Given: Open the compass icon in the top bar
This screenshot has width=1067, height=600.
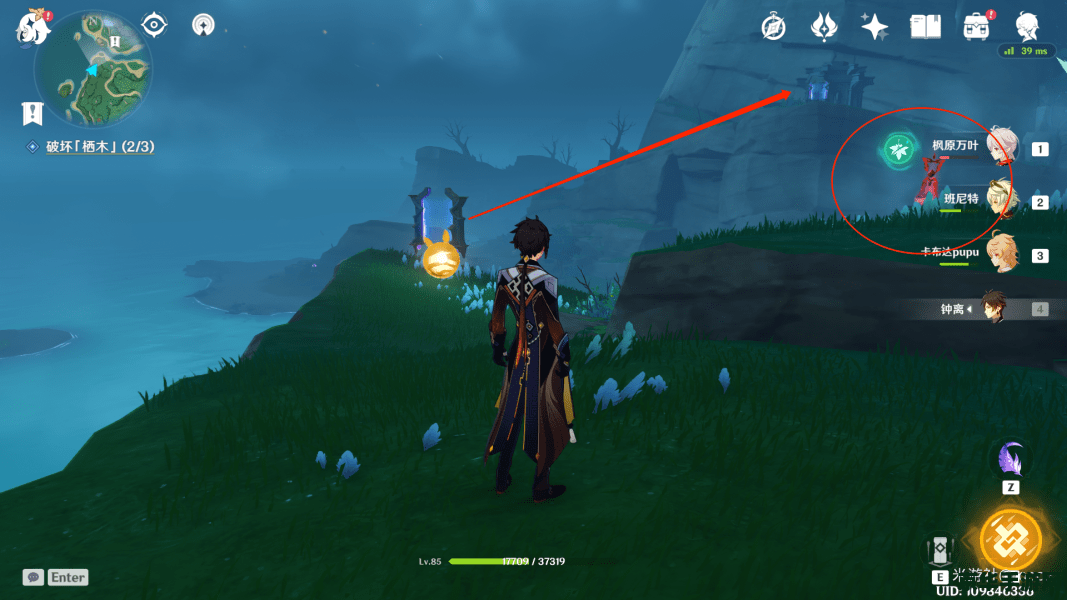Looking at the screenshot, I should pos(773,27).
